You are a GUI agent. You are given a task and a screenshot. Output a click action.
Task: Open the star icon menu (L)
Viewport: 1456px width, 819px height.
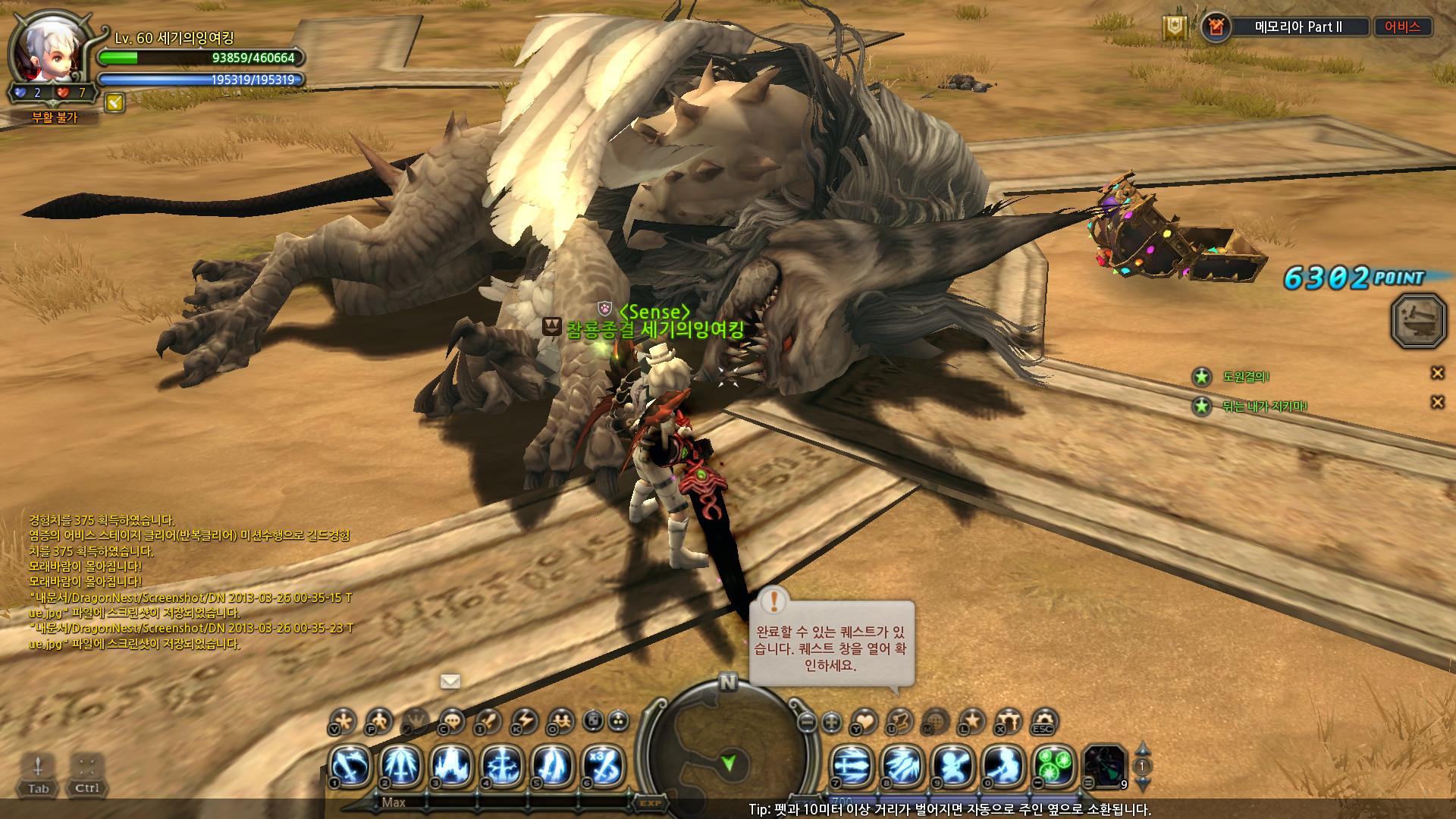tap(972, 720)
